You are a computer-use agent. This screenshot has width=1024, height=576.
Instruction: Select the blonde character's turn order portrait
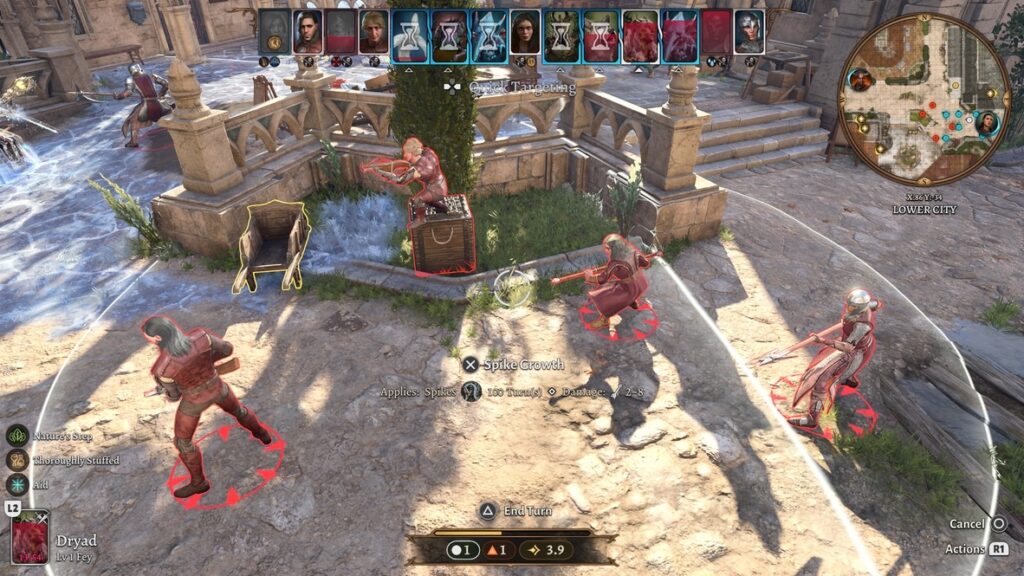374,32
